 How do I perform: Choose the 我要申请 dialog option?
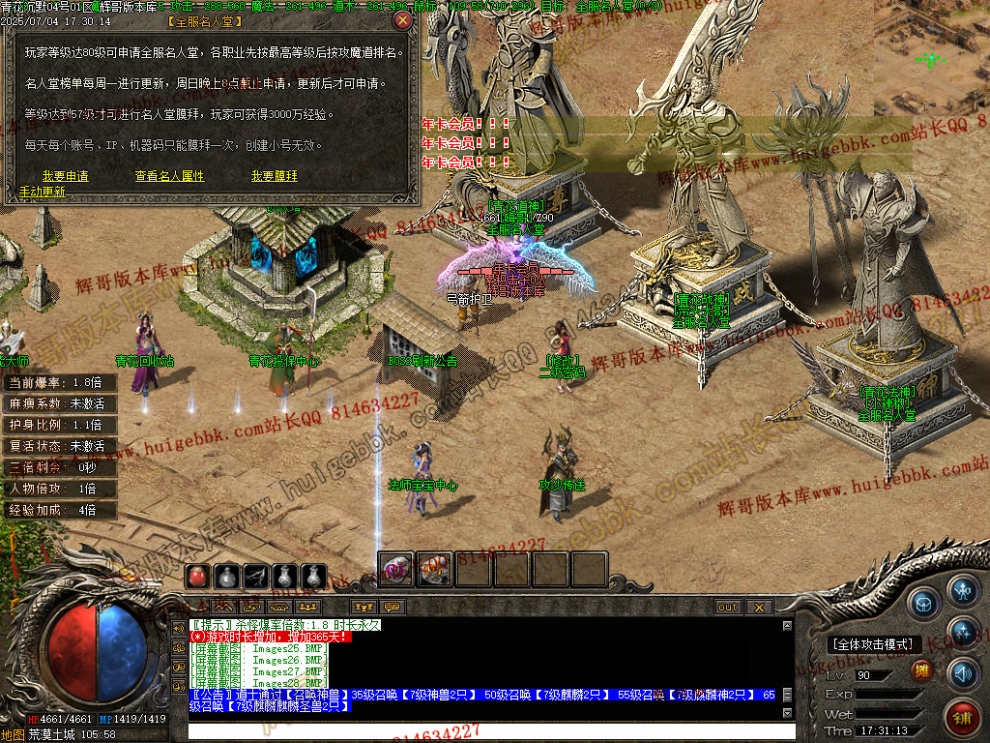65,176
